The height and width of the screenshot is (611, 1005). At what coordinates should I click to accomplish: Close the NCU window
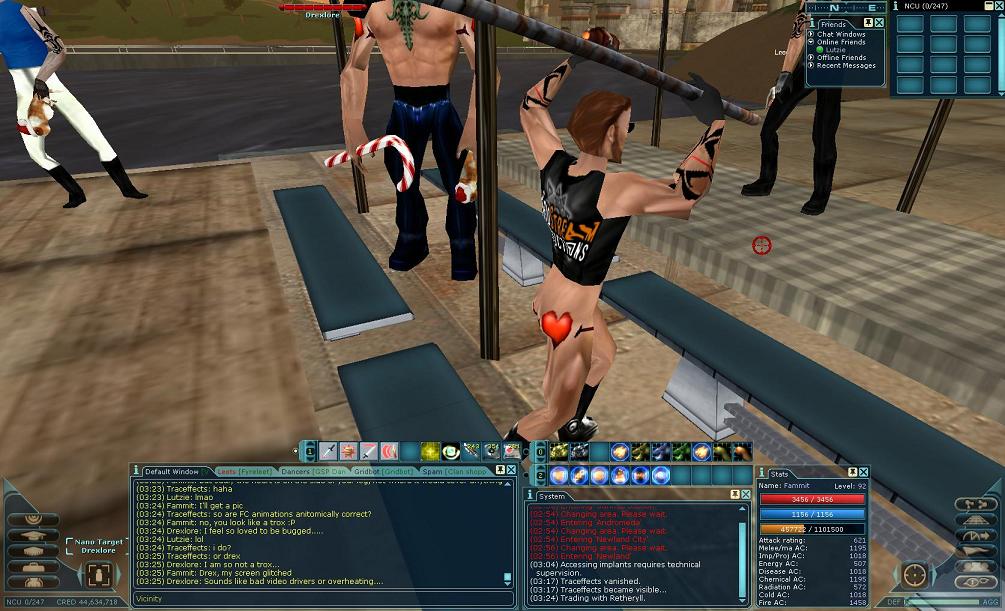click(998, 6)
